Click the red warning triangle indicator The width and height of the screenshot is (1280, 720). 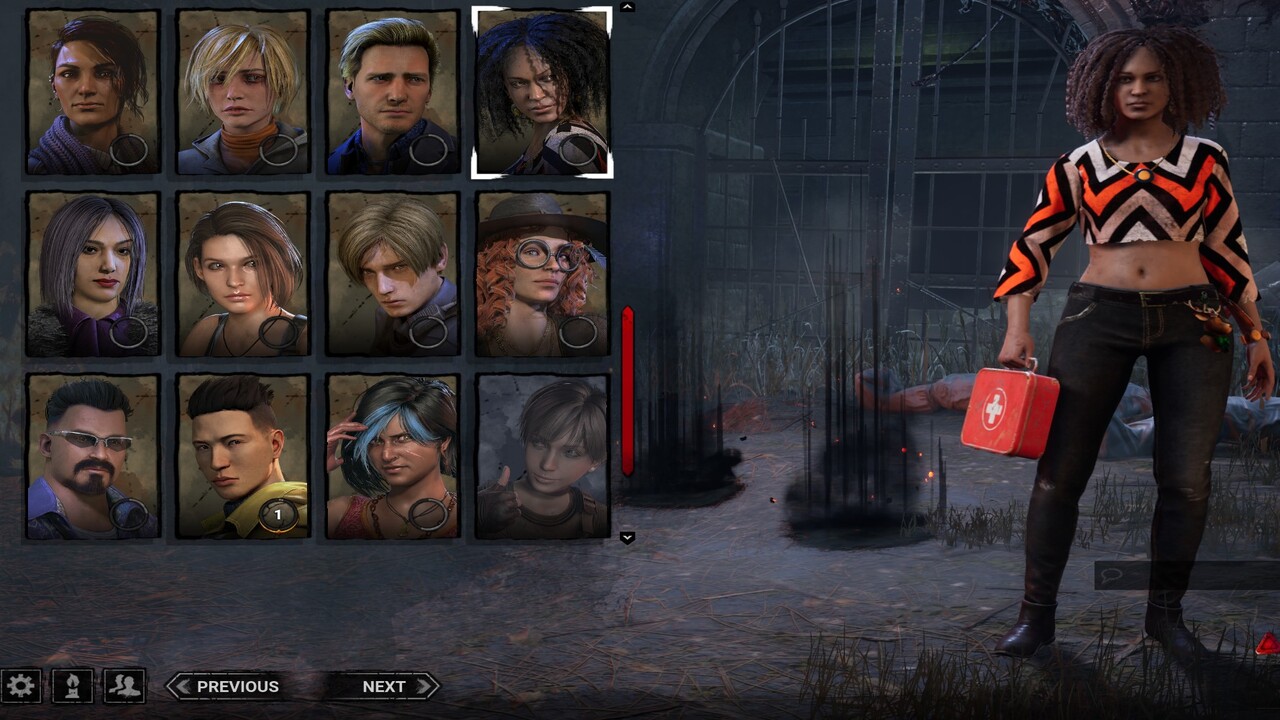point(1266,644)
